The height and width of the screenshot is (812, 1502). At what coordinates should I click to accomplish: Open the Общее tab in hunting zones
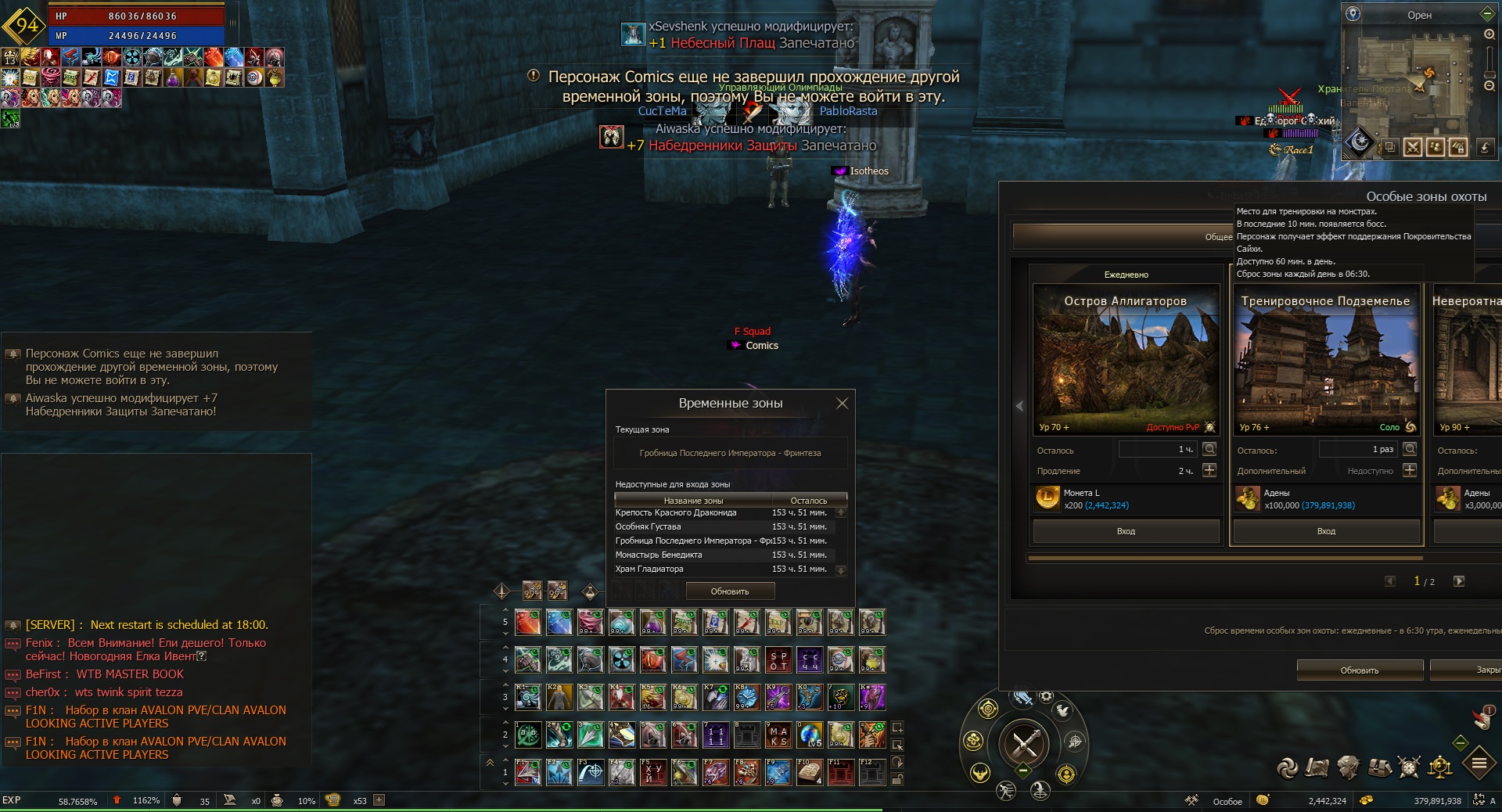1217,236
